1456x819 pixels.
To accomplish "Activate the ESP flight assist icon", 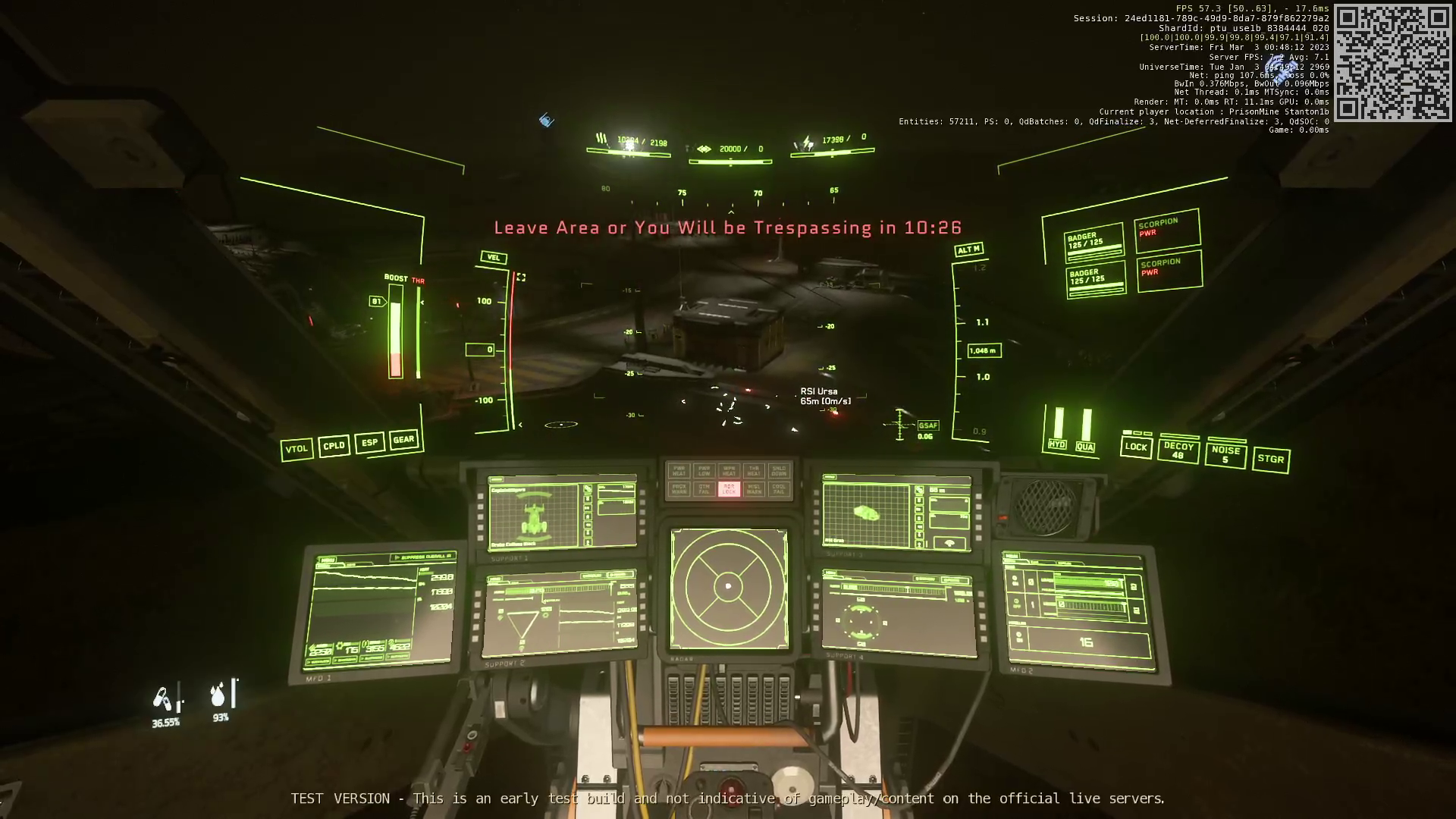I will (370, 442).
